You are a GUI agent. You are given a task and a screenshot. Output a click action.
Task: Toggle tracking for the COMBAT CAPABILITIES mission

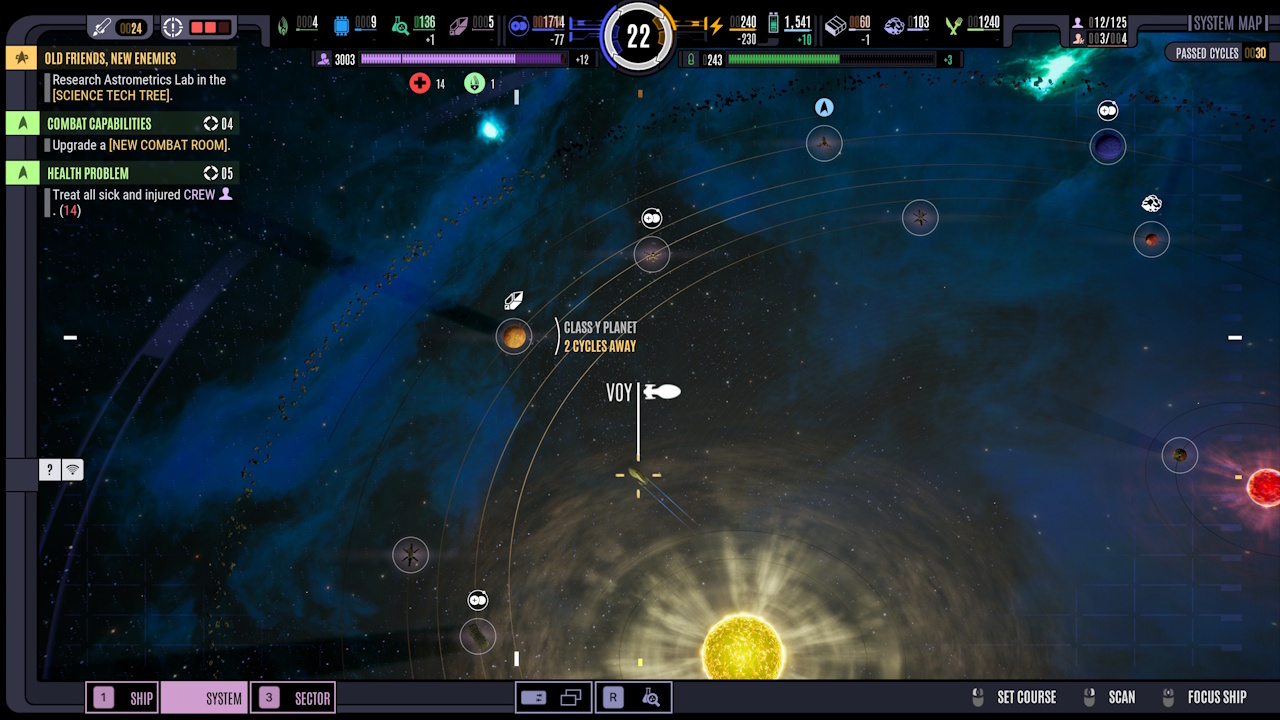[x=22, y=123]
